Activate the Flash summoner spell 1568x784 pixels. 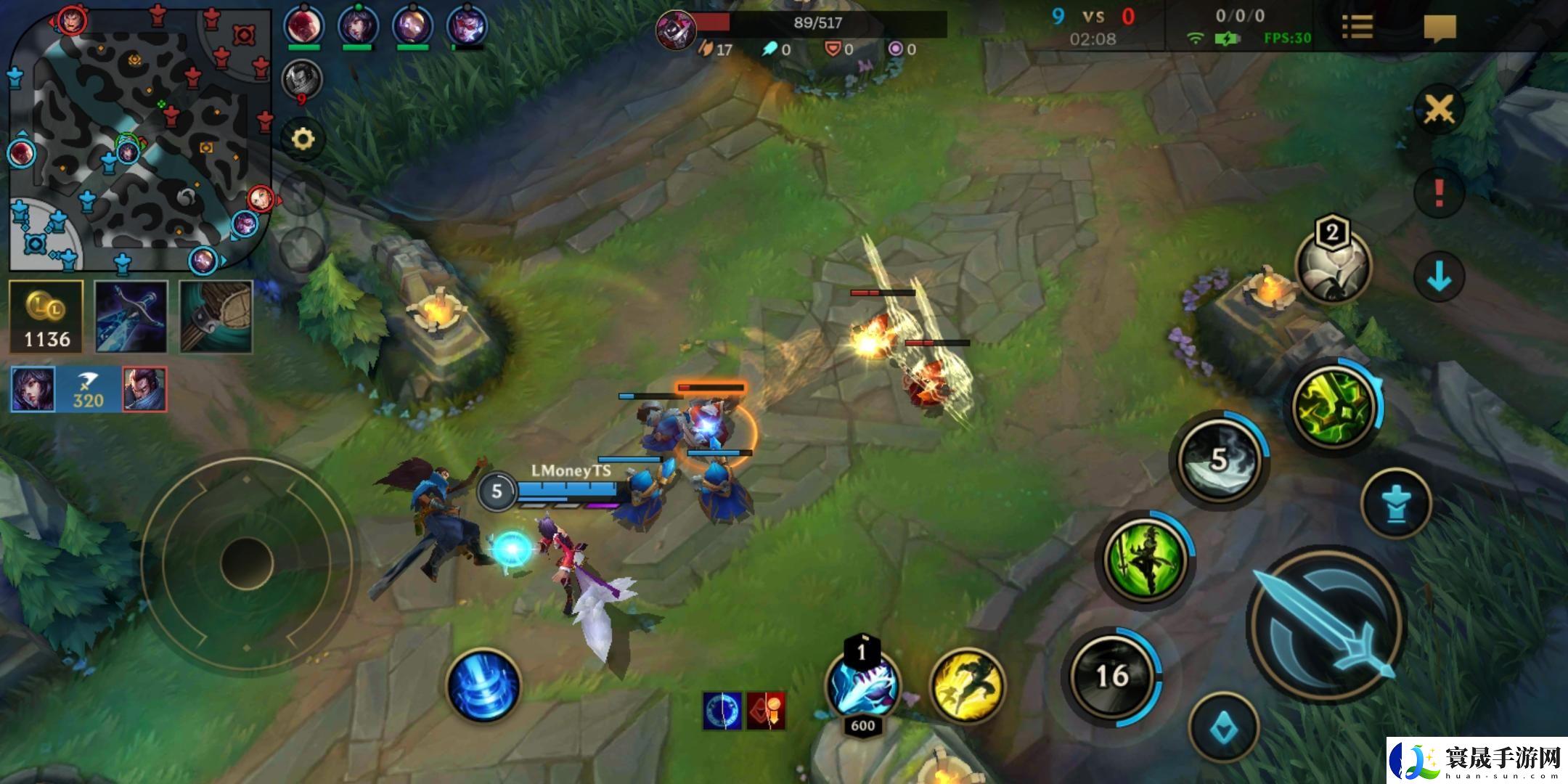[968, 685]
